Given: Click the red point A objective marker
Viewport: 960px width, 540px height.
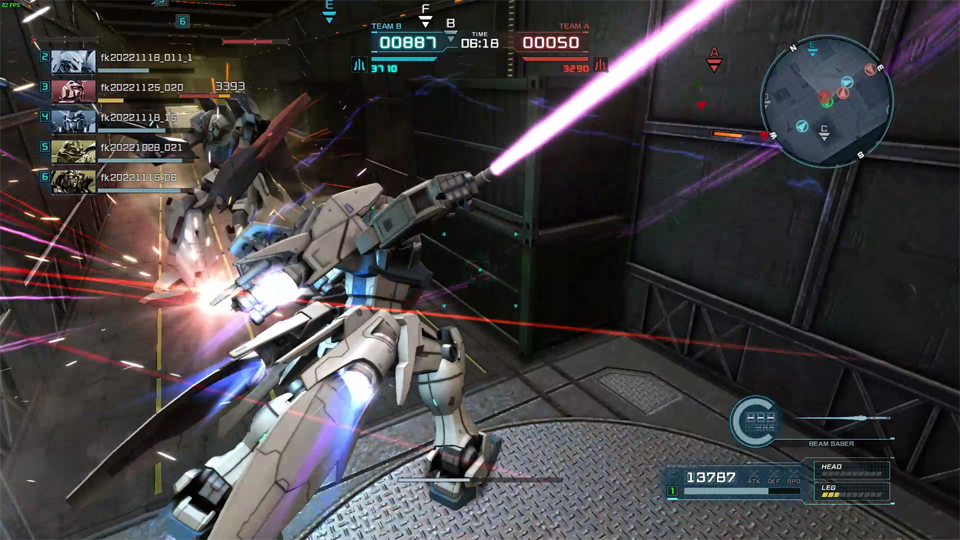Looking at the screenshot, I should 714,58.
